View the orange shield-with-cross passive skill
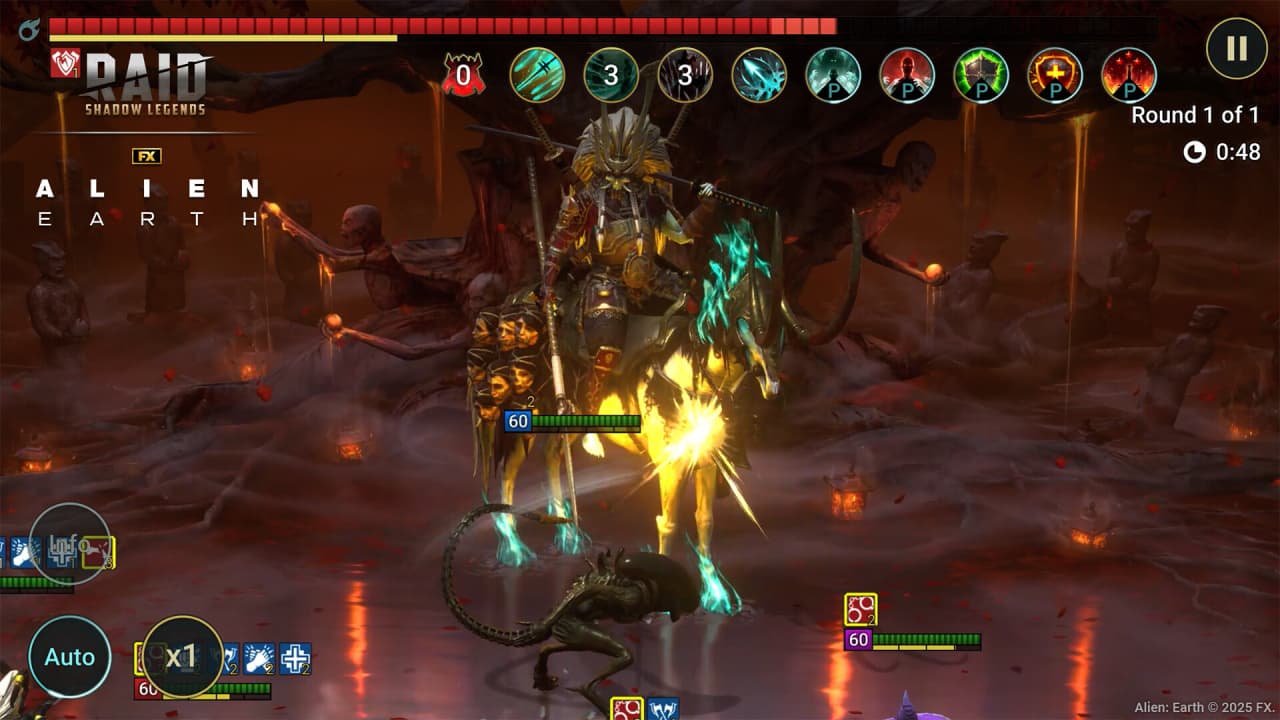Viewport: 1280px width, 720px height. tap(1055, 75)
